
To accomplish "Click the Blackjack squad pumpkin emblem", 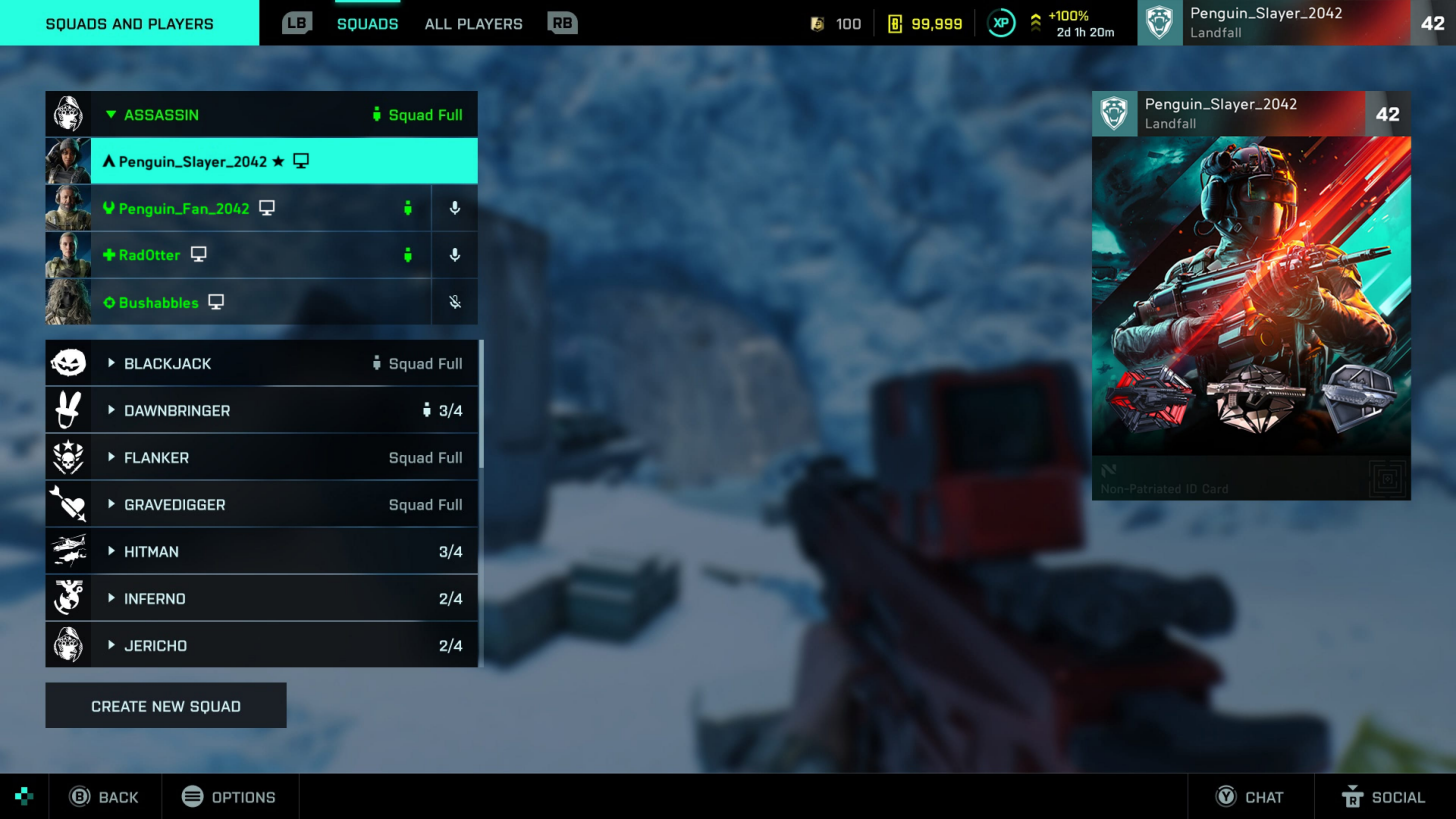I will (x=68, y=363).
